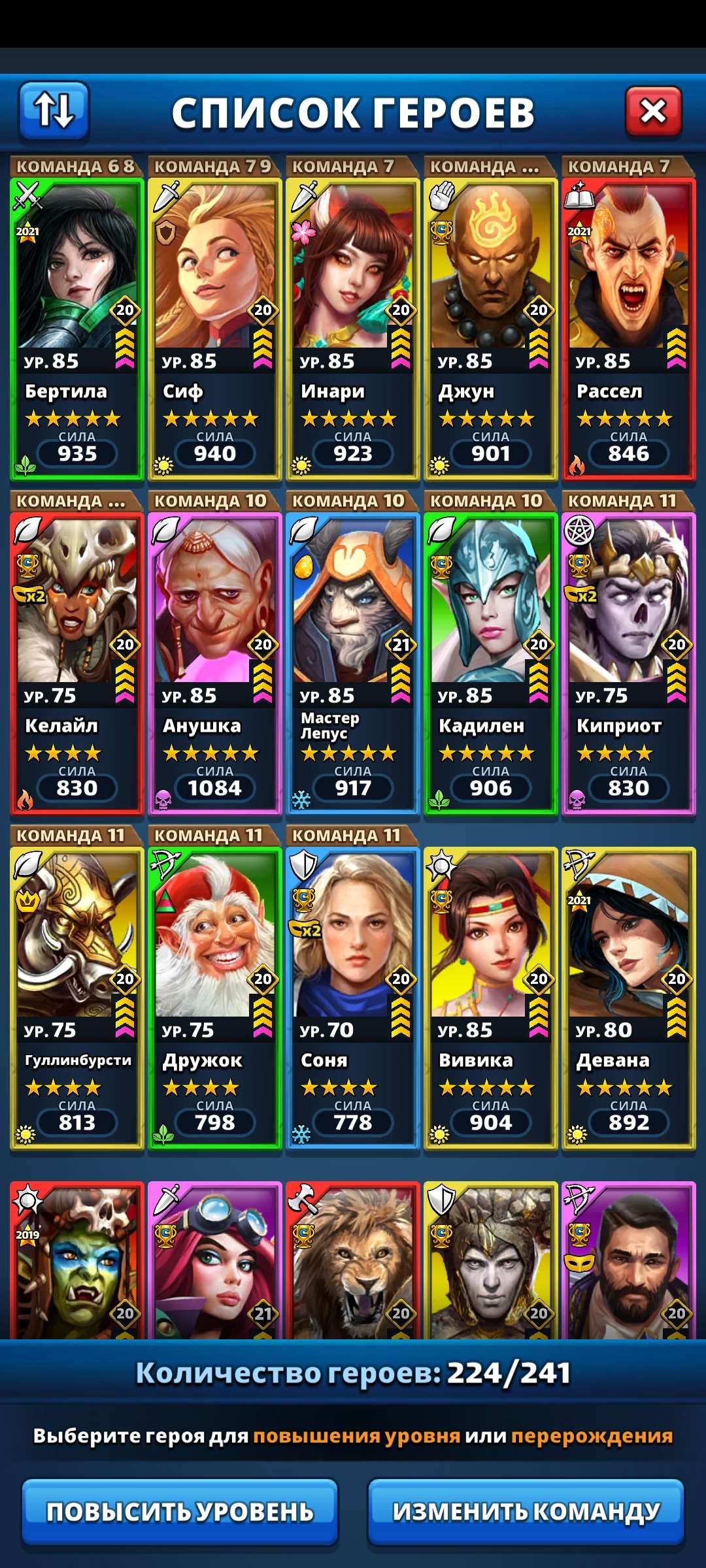The image size is (706, 1568).
Task: Select the Бертила hero card
Action: click(x=77, y=327)
